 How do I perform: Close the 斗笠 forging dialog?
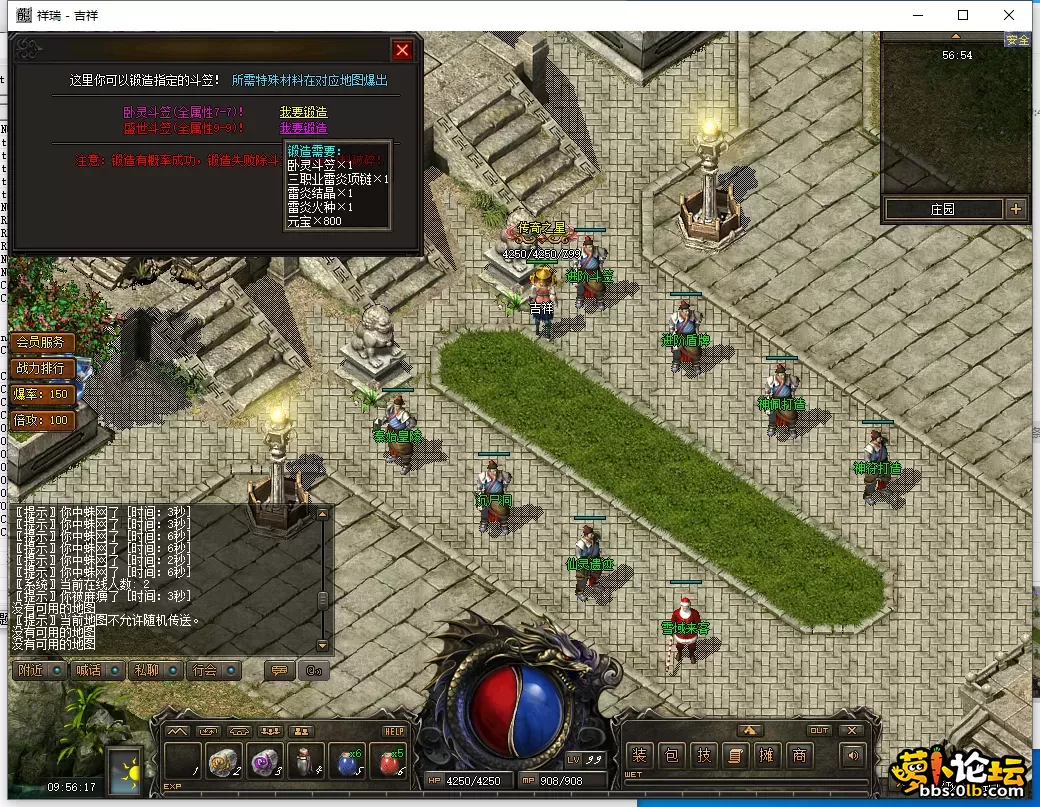click(402, 50)
